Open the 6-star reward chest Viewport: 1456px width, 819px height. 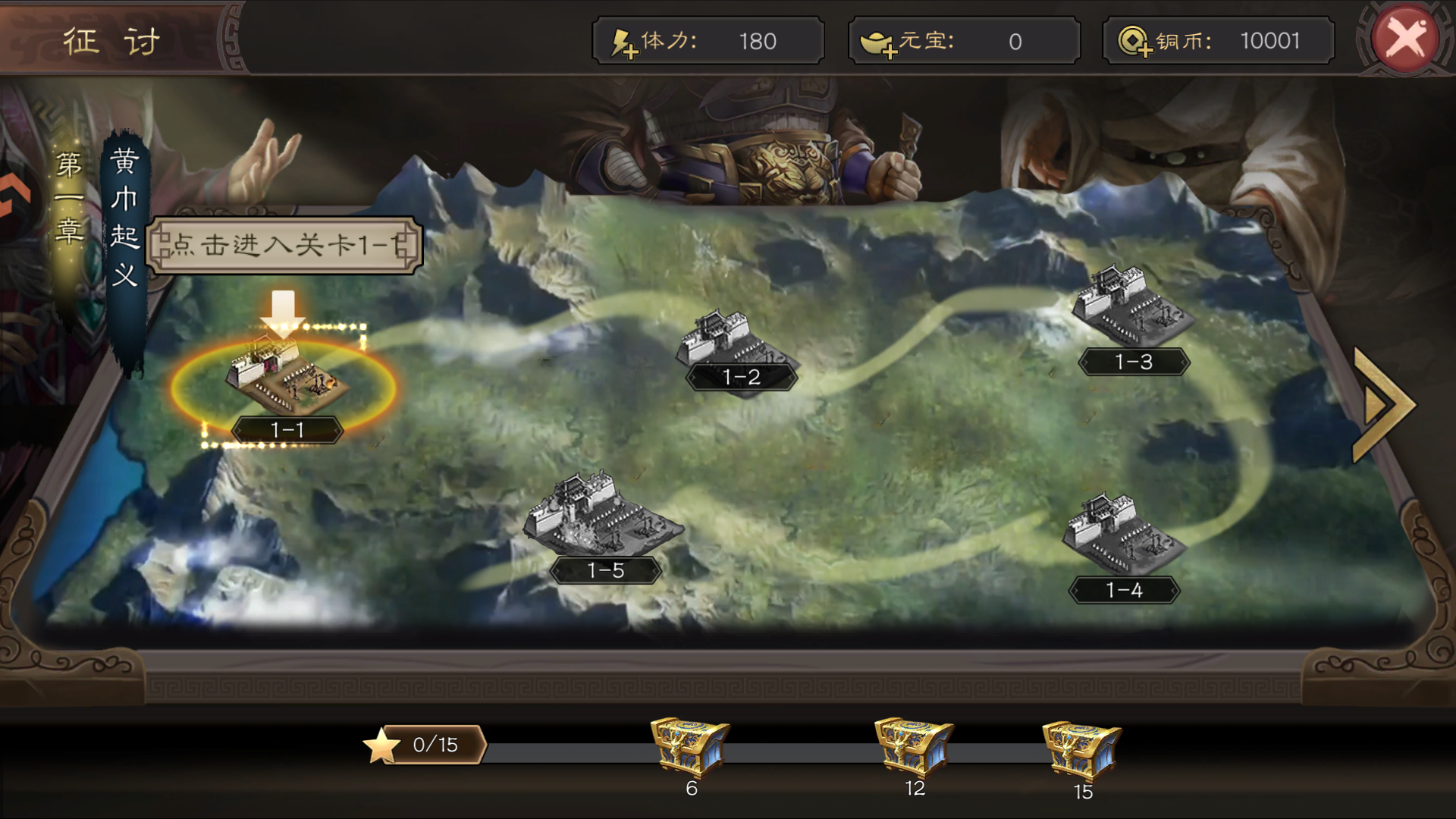(689, 746)
